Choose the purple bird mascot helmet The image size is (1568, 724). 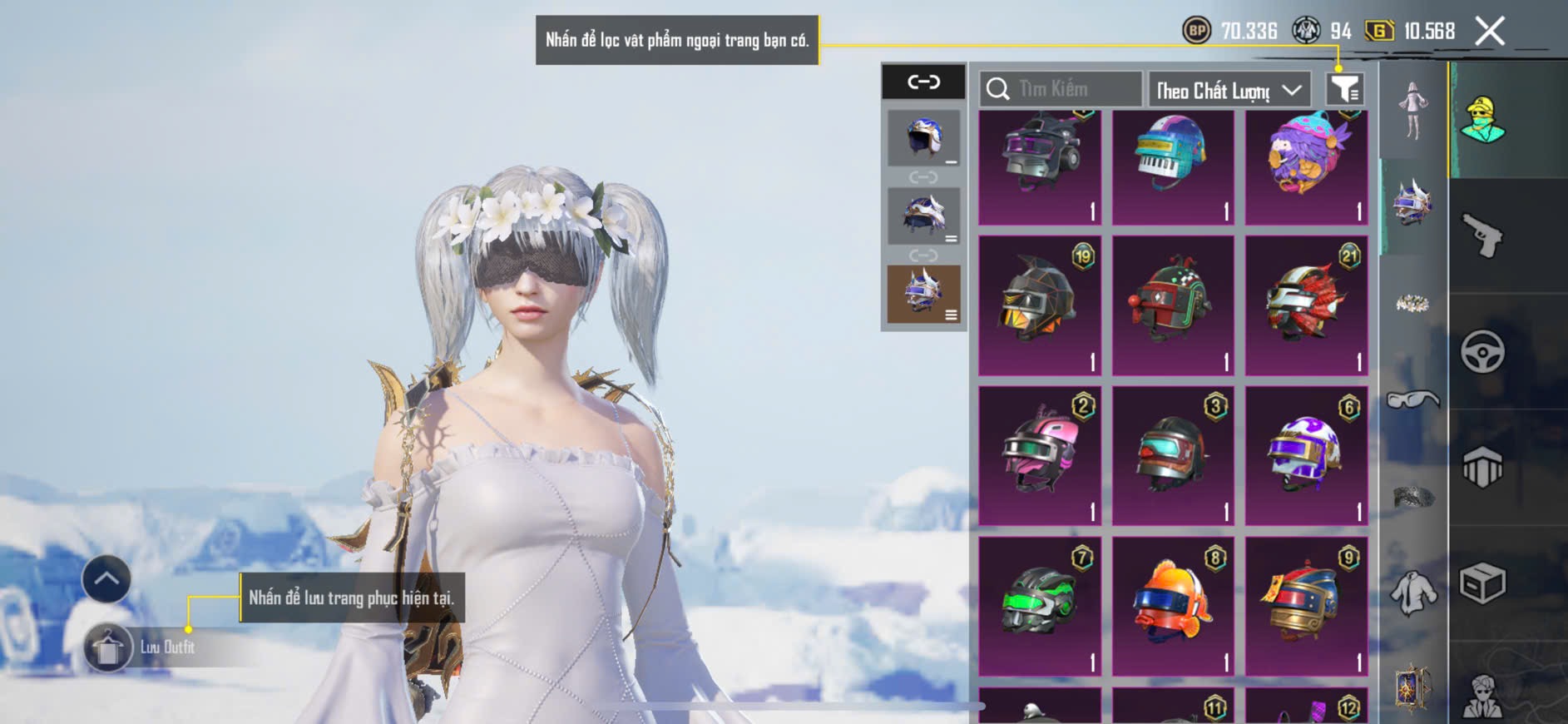1306,166
